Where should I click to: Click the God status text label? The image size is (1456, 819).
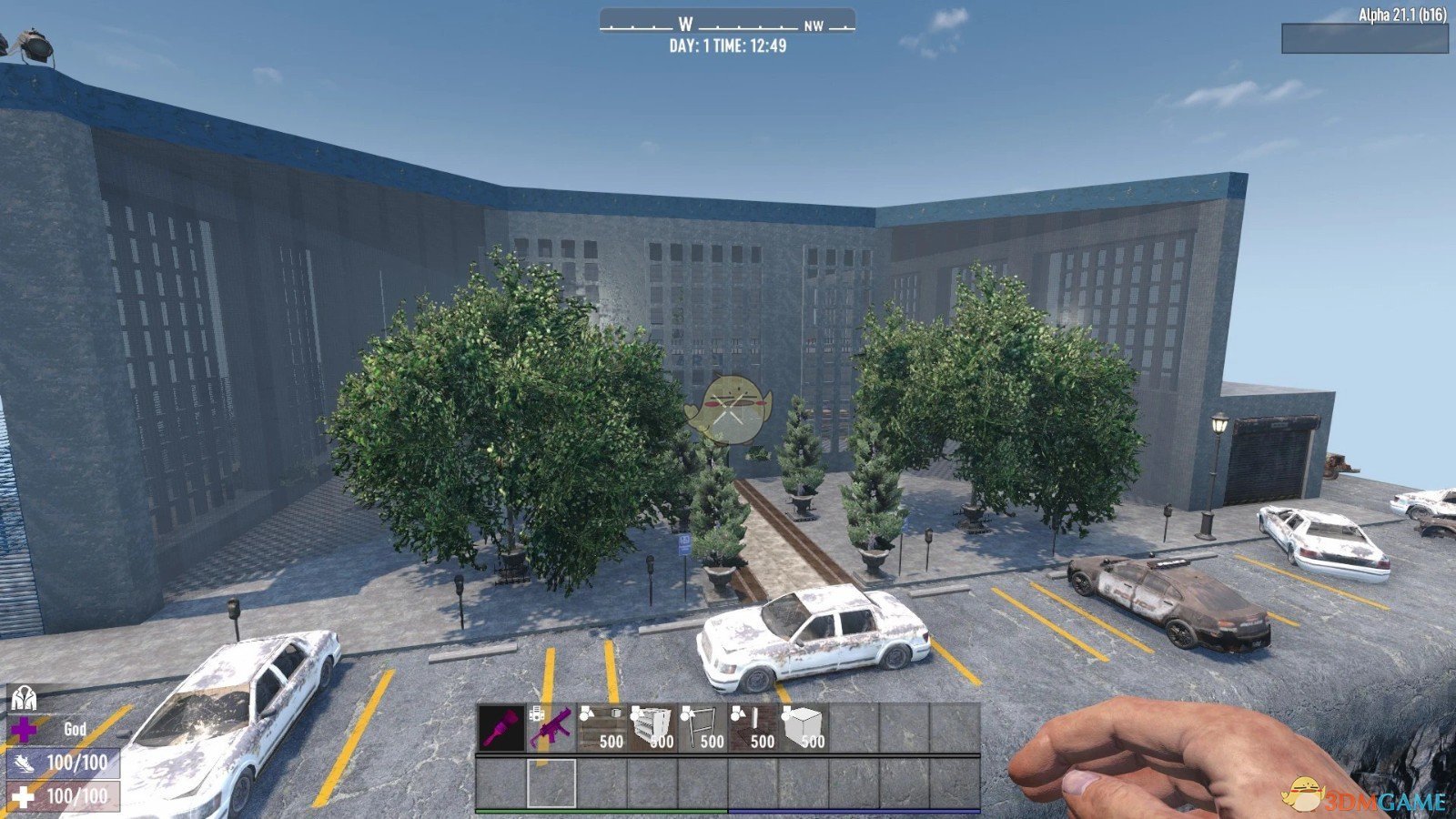(76, 730)
